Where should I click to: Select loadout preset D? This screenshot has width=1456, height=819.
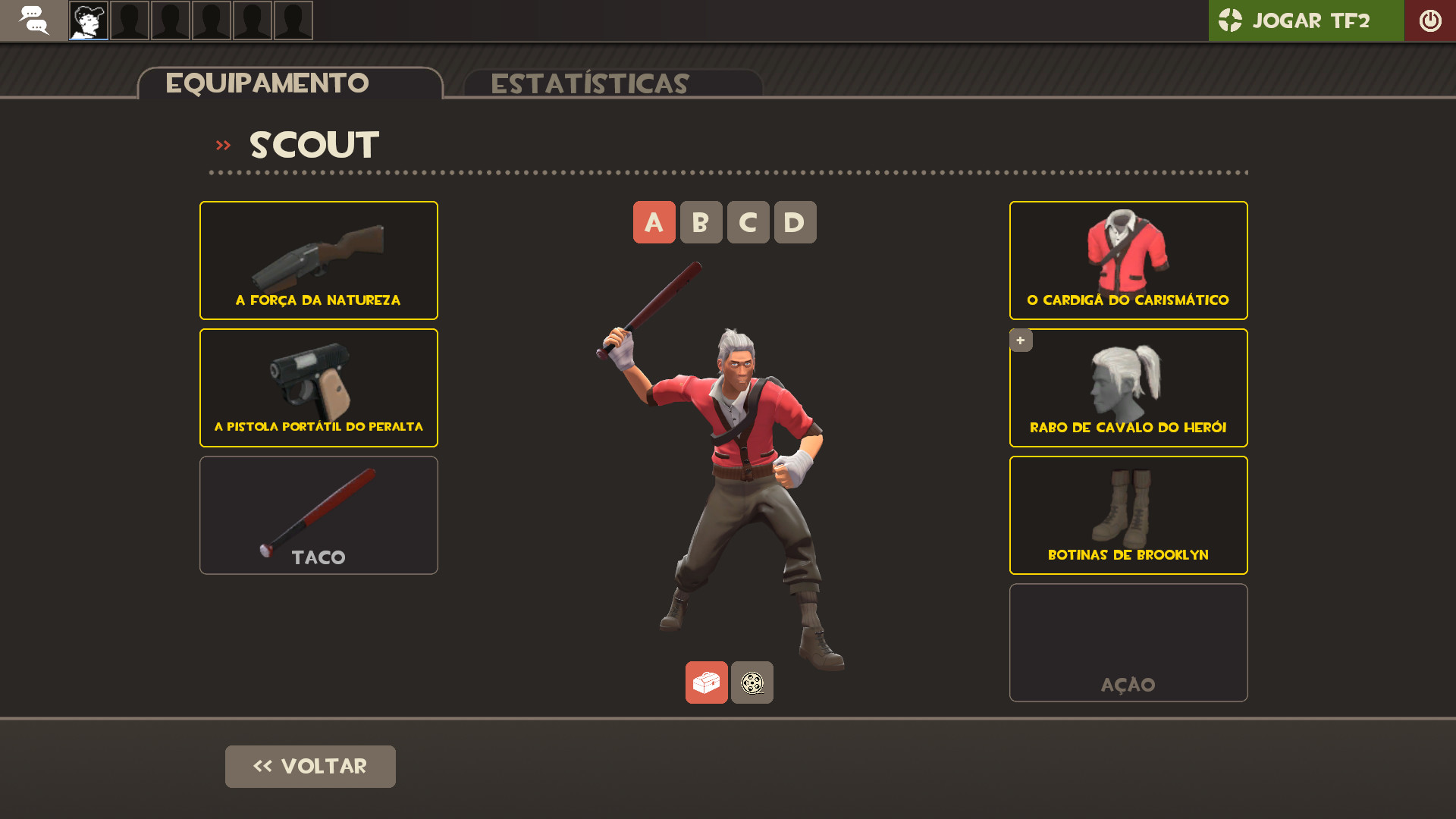(795, 222)
